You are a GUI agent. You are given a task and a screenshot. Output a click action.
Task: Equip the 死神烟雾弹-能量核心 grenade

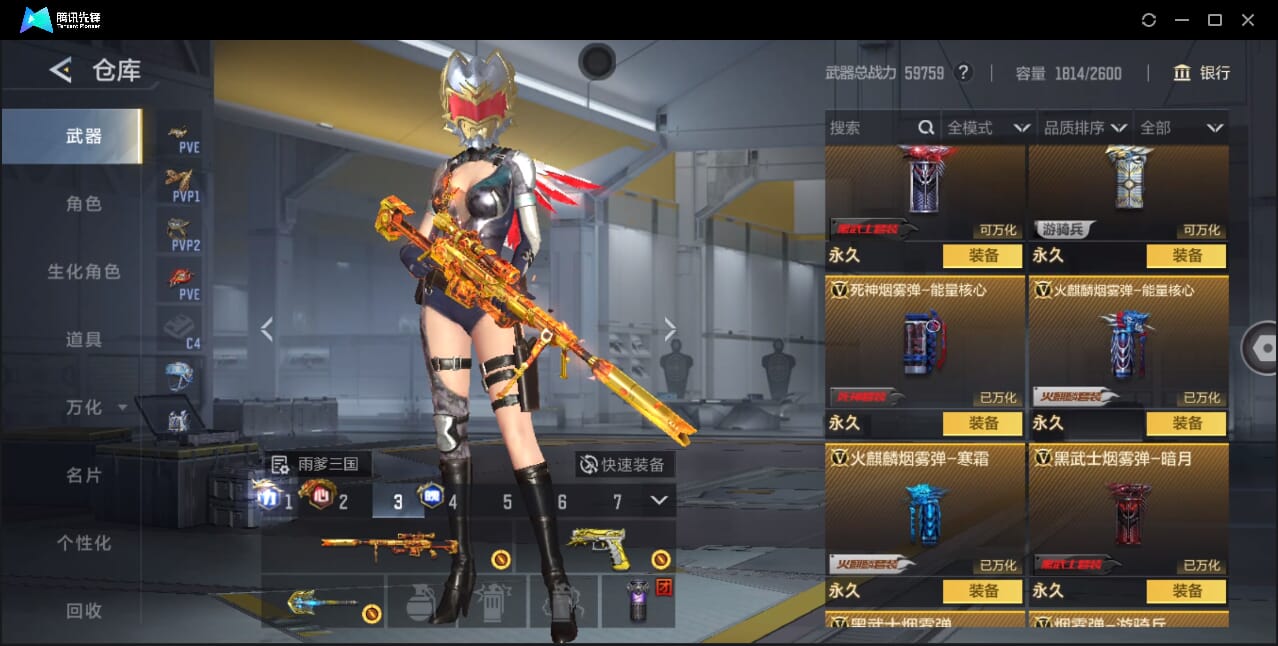pyautogui.click(x=983, y=424)
